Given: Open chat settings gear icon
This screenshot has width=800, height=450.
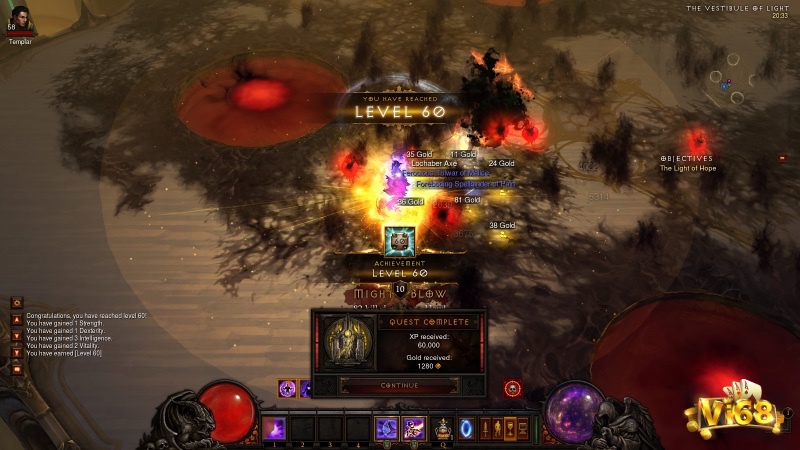Looking at the screenshot, I should tap(16, 302).
